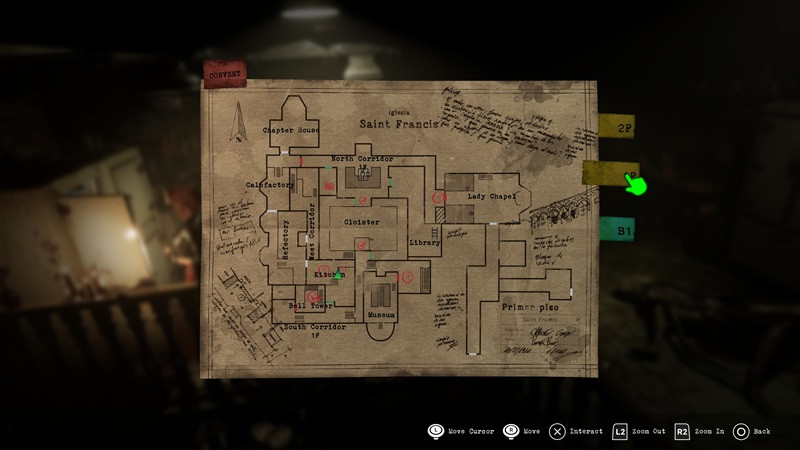Viewport: 800px width, 450px height.
Task: Select the Cloister on the map
Action: [x=361, y=221]
